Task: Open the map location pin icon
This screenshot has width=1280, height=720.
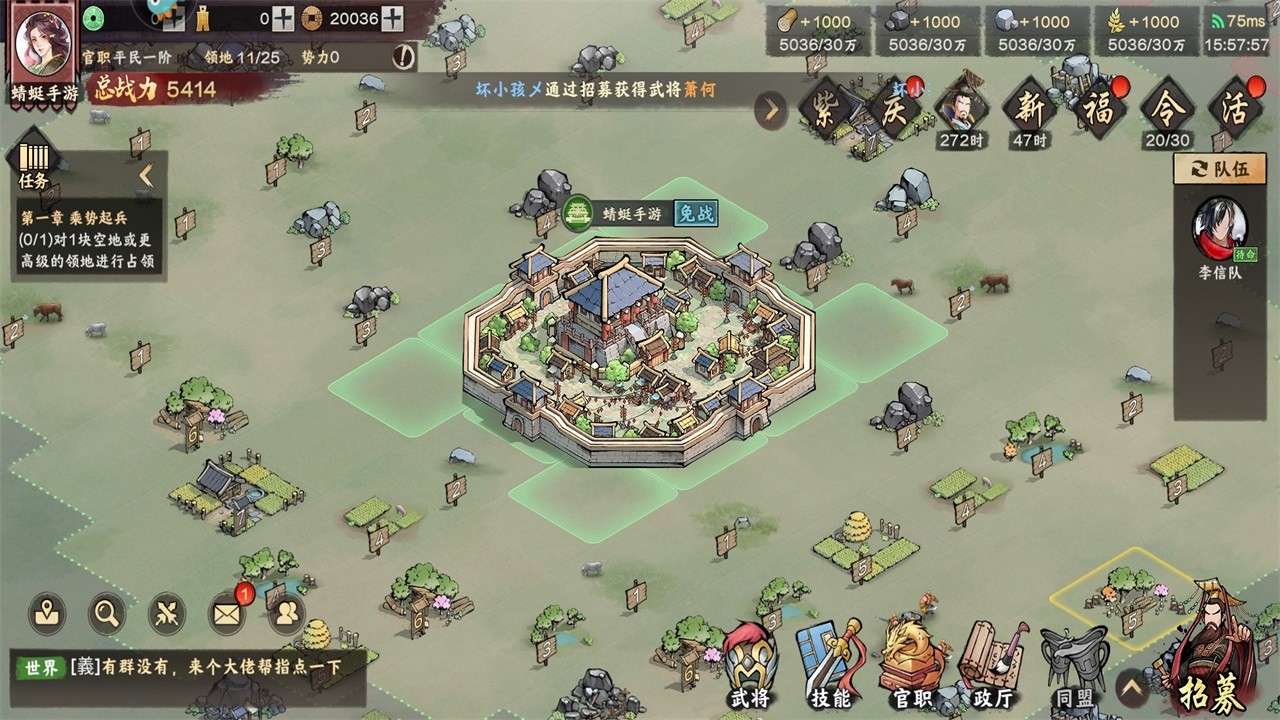Action: click(x=47, y=613)
